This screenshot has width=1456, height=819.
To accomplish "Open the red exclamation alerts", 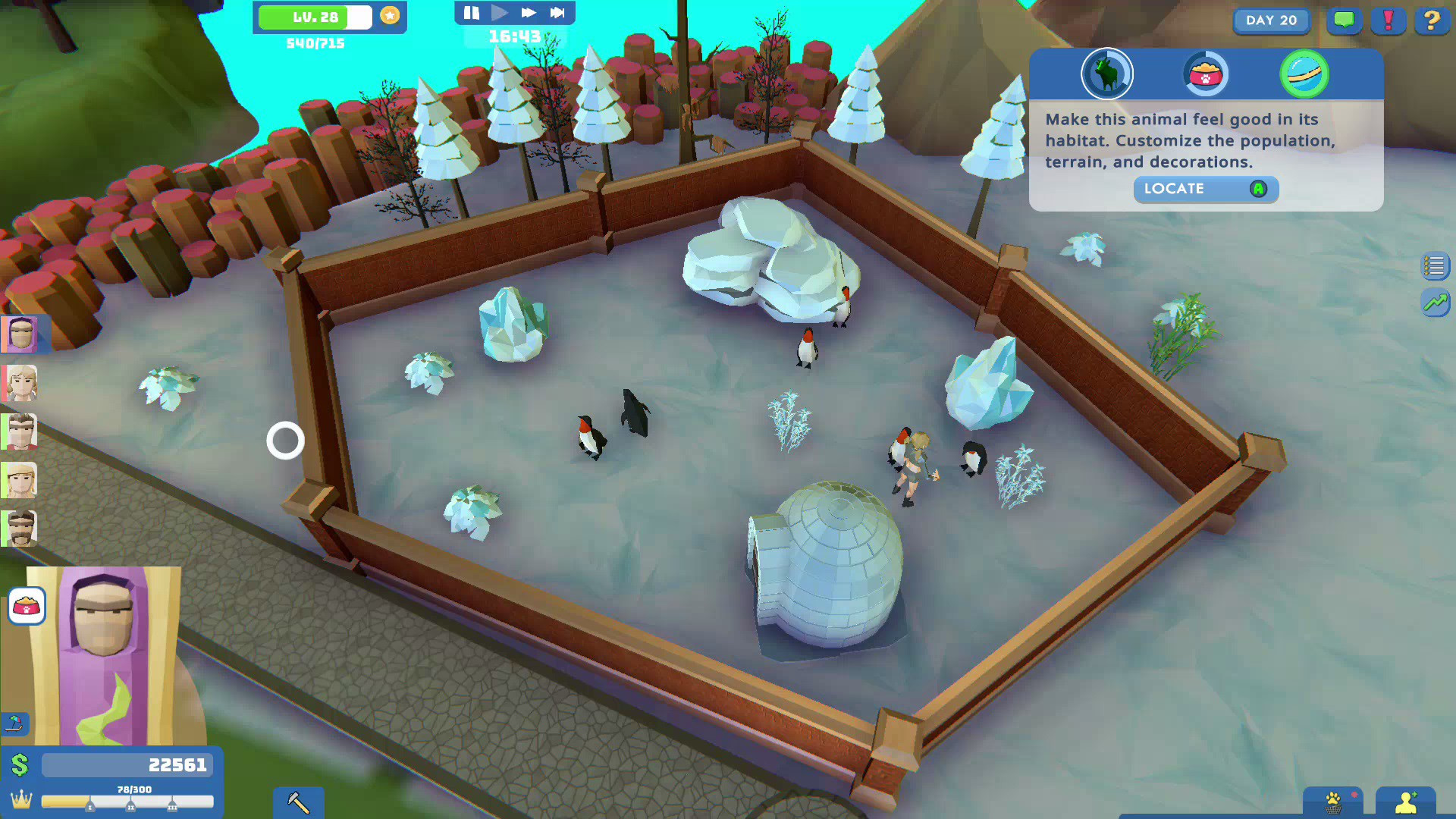I will point(1389,20).
